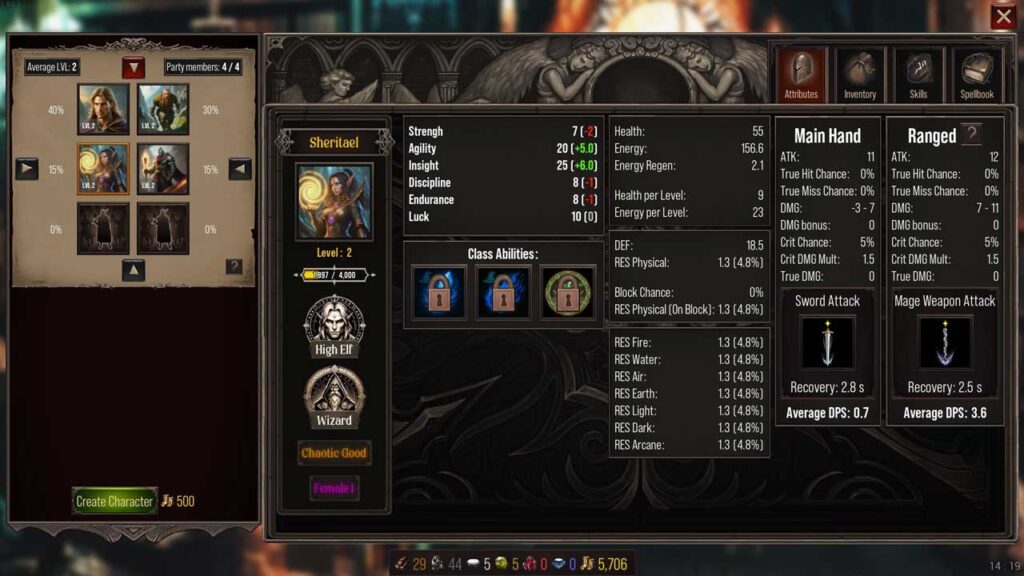Click the green locked class ability icon
Viewport: 1024px width, 576px height.
tap(567, 293)
